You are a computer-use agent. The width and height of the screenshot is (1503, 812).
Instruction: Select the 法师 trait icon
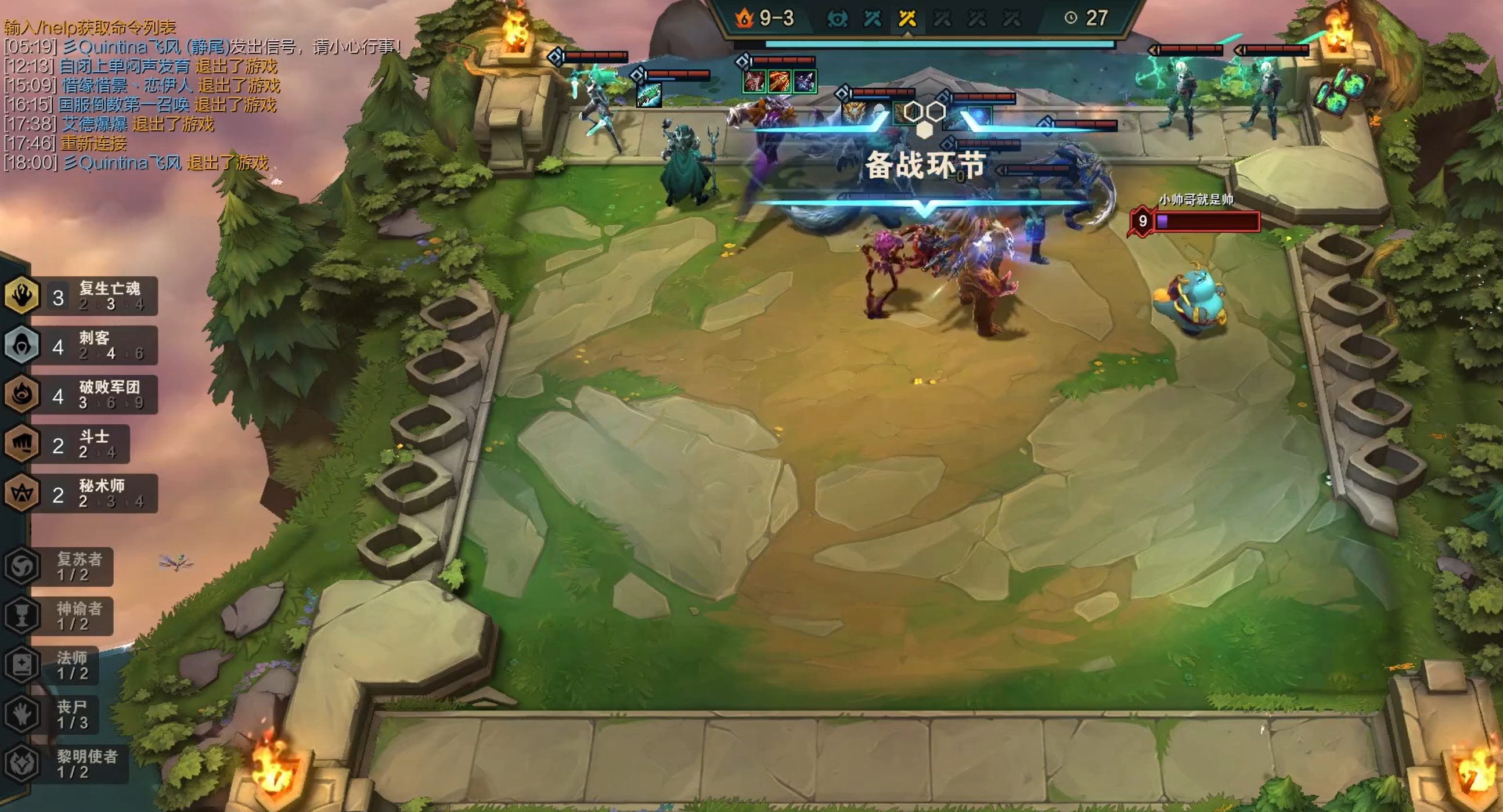(x=22, y=665)
